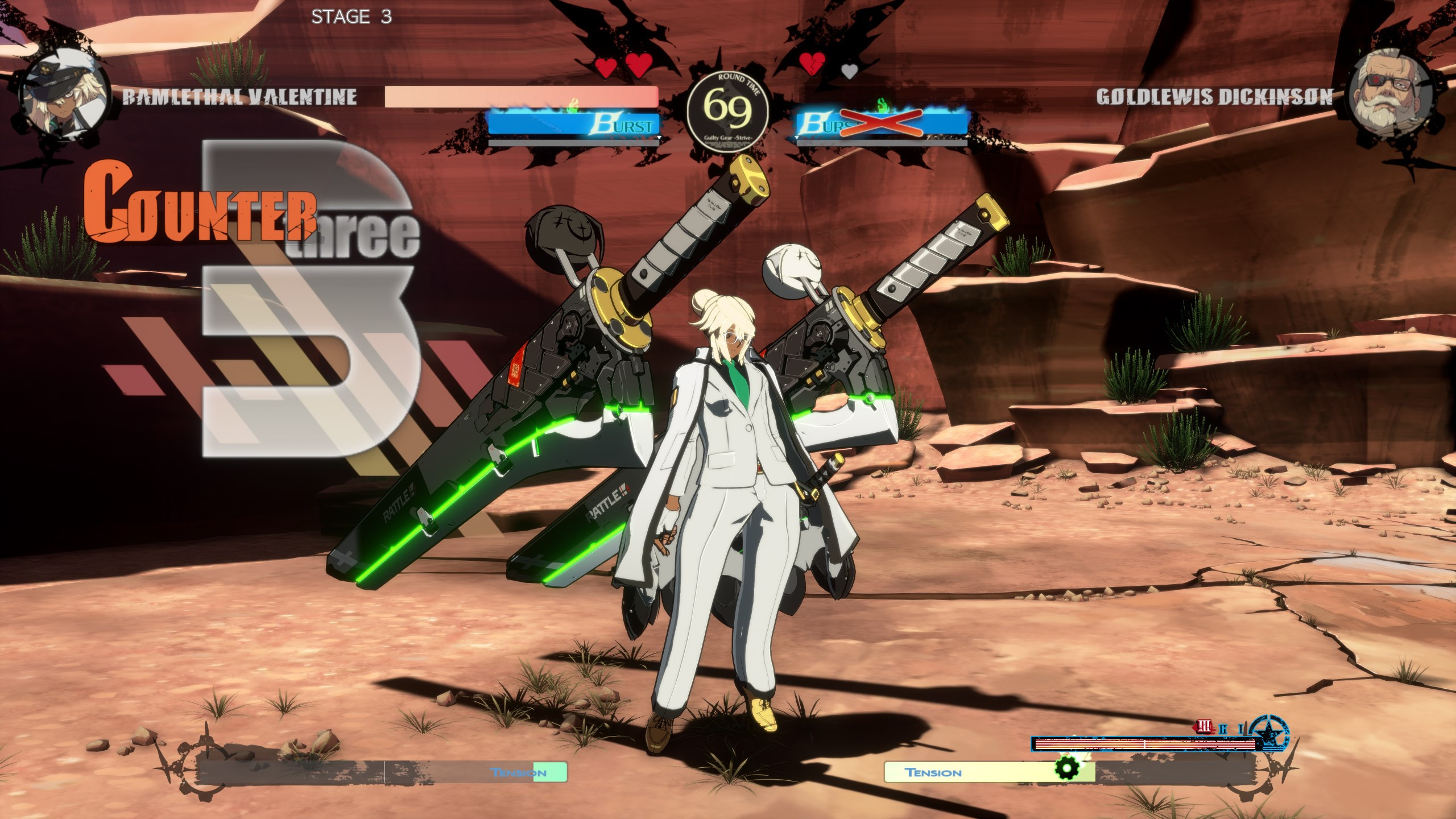The image size is (1456, 819).
Task: Select the STAGE 3 label
Action: [351, 17]
